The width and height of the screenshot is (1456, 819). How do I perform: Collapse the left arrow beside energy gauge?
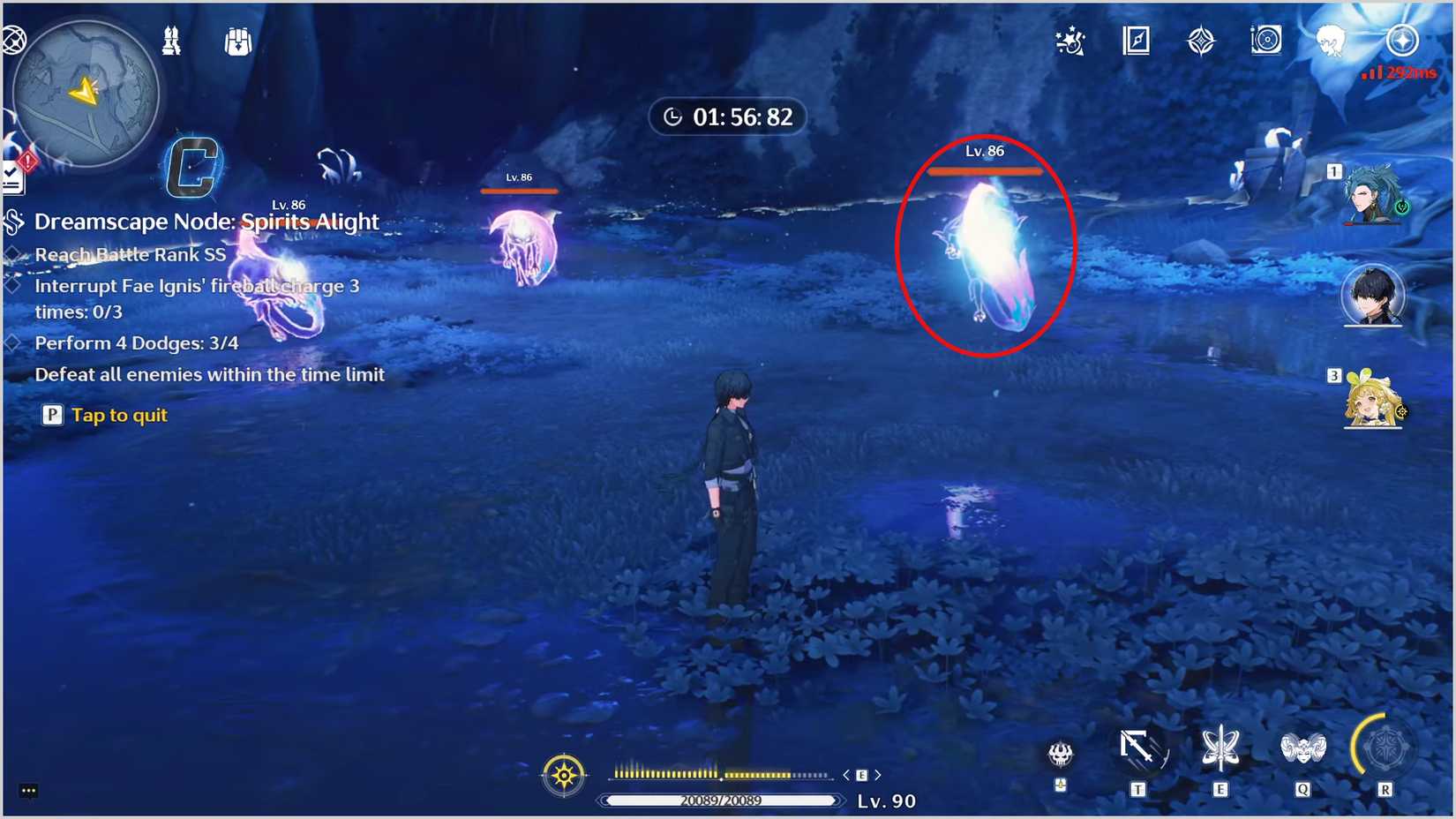[x=844, y=774]
